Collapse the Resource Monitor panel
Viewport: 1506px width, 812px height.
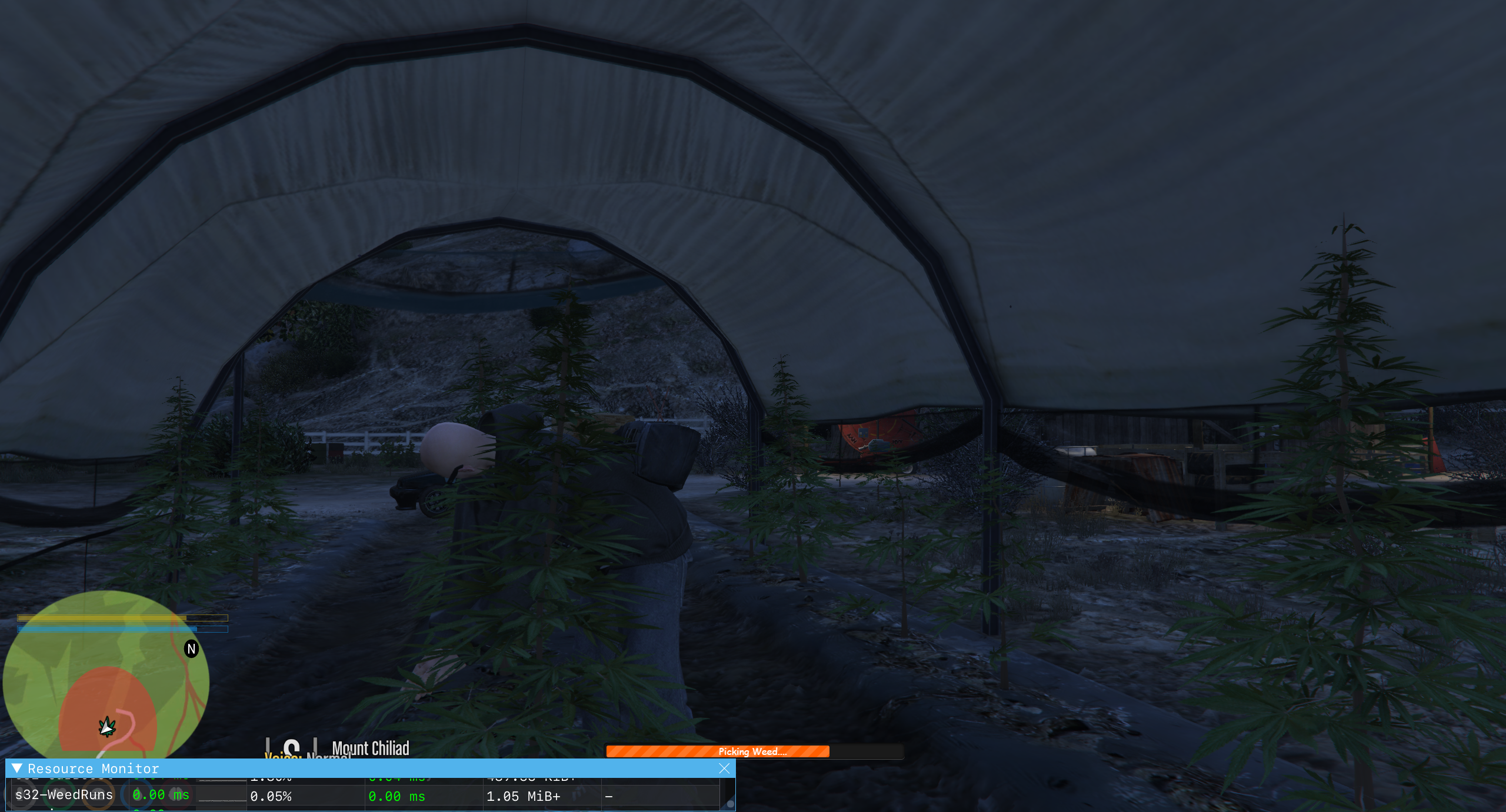coord(18,768)
